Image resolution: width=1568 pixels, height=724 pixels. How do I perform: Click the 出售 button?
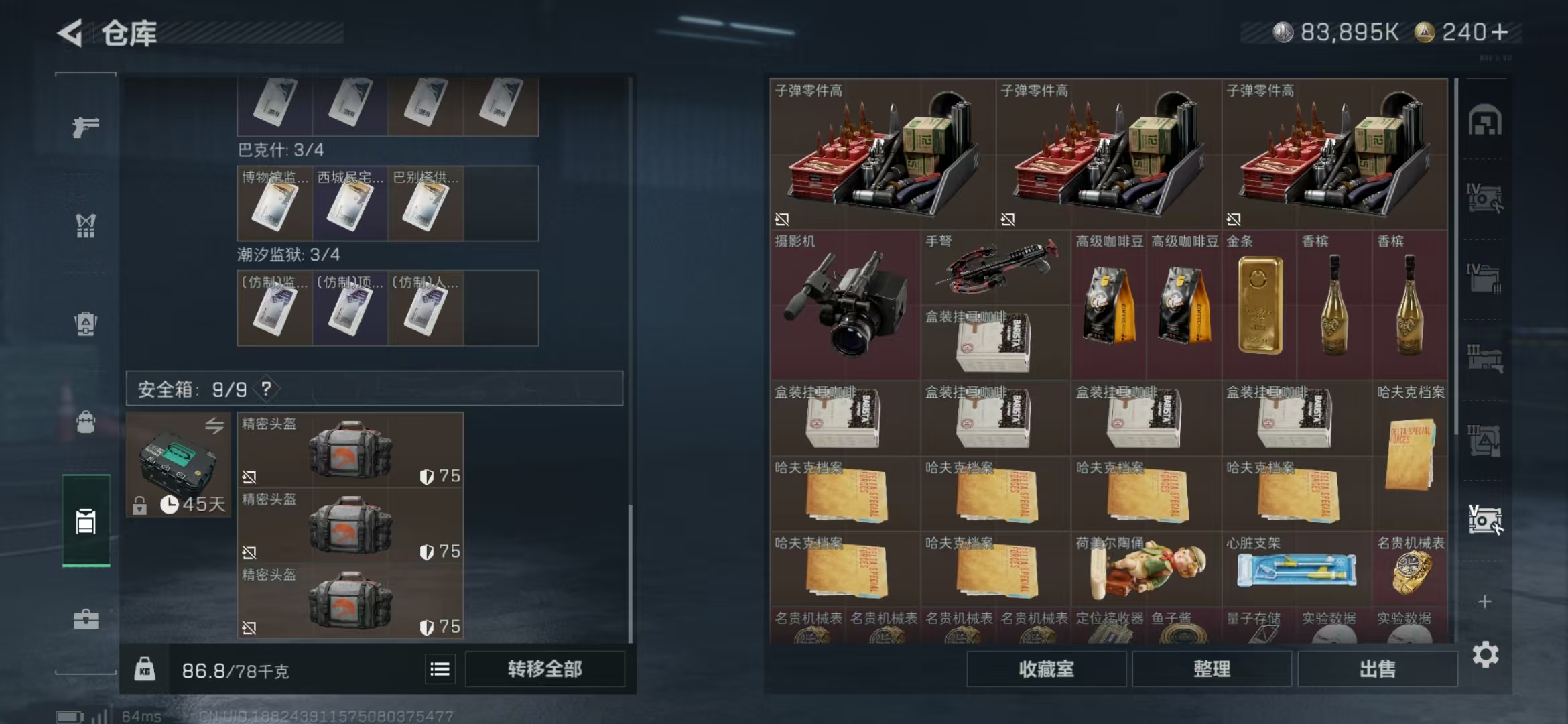pyautogui.click(x=1378, y=668)
